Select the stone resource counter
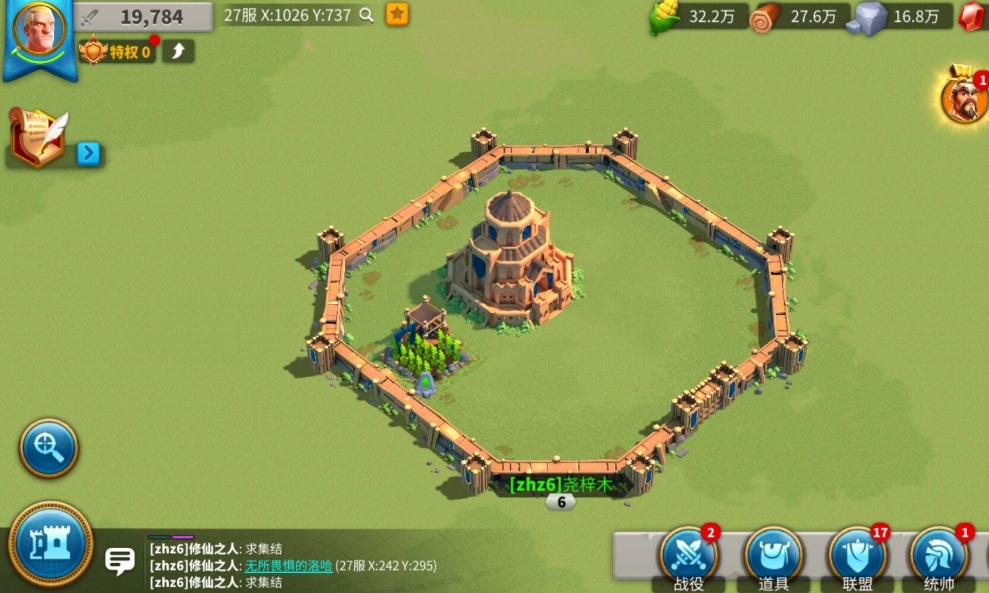The image size is (989, 593). coord(901,17)
